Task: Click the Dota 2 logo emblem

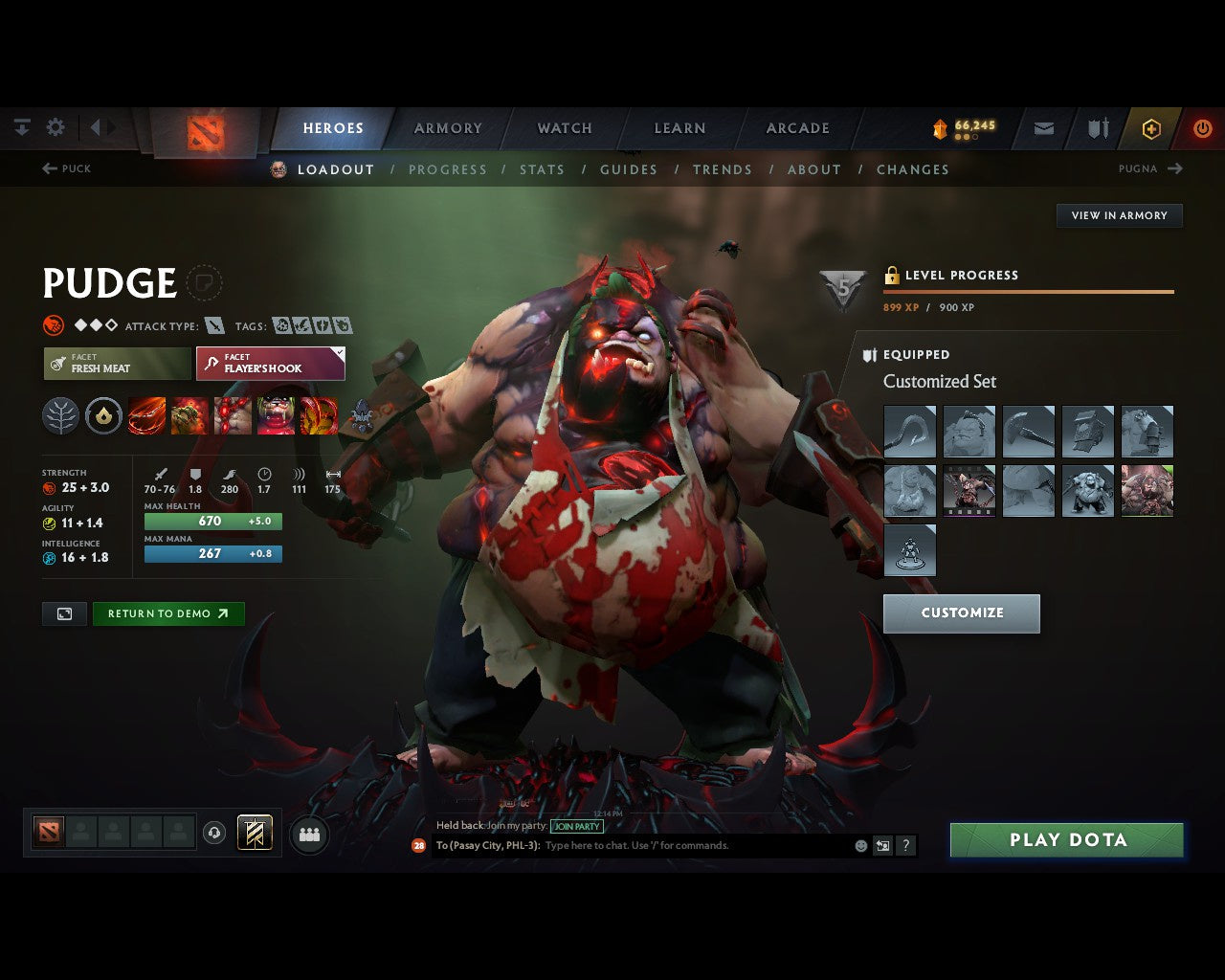Action: click(x=204, y=133)
